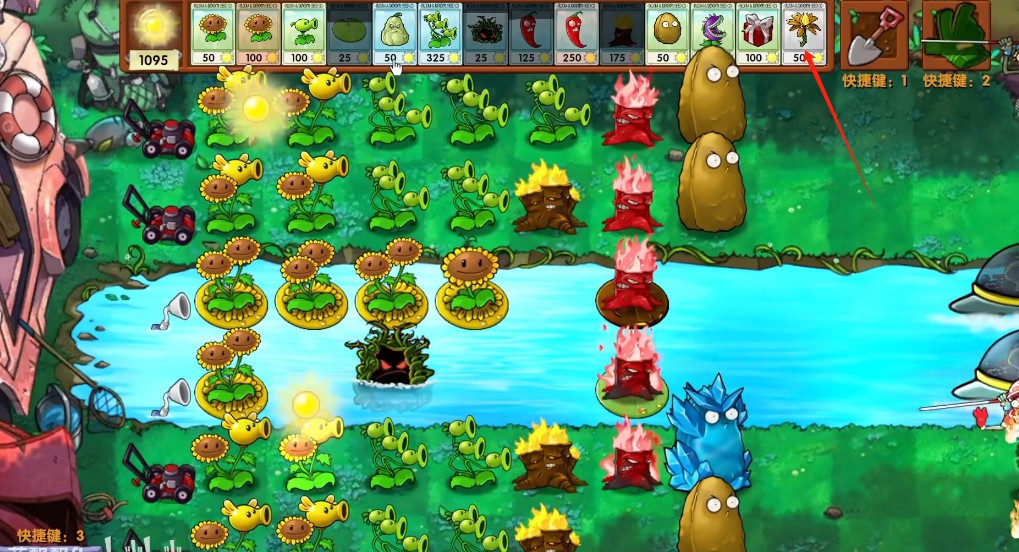Viewport: 1019px width, 552px height.
Task: Choose the gift box seed packet
Action: [757, 35]
